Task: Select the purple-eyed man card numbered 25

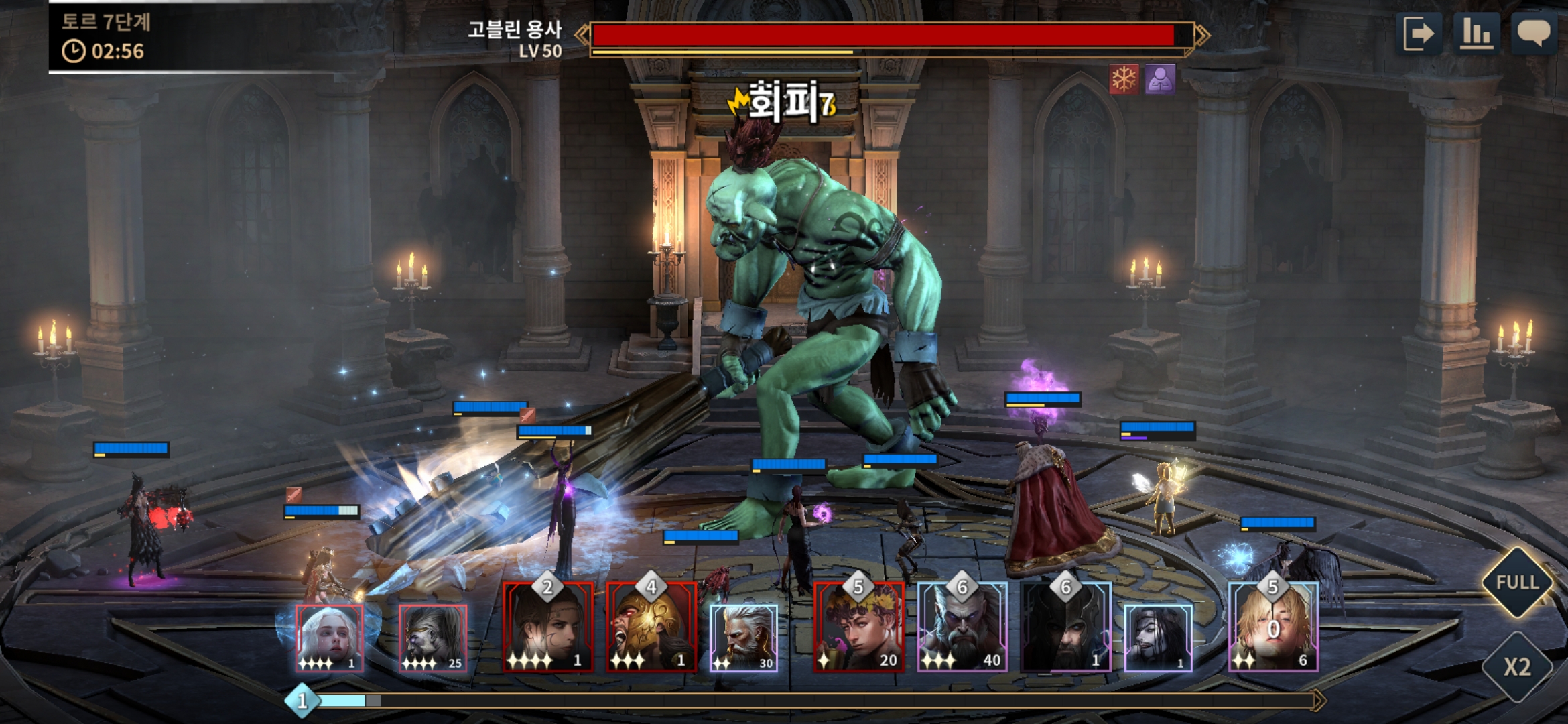Action: coord(433,637)
